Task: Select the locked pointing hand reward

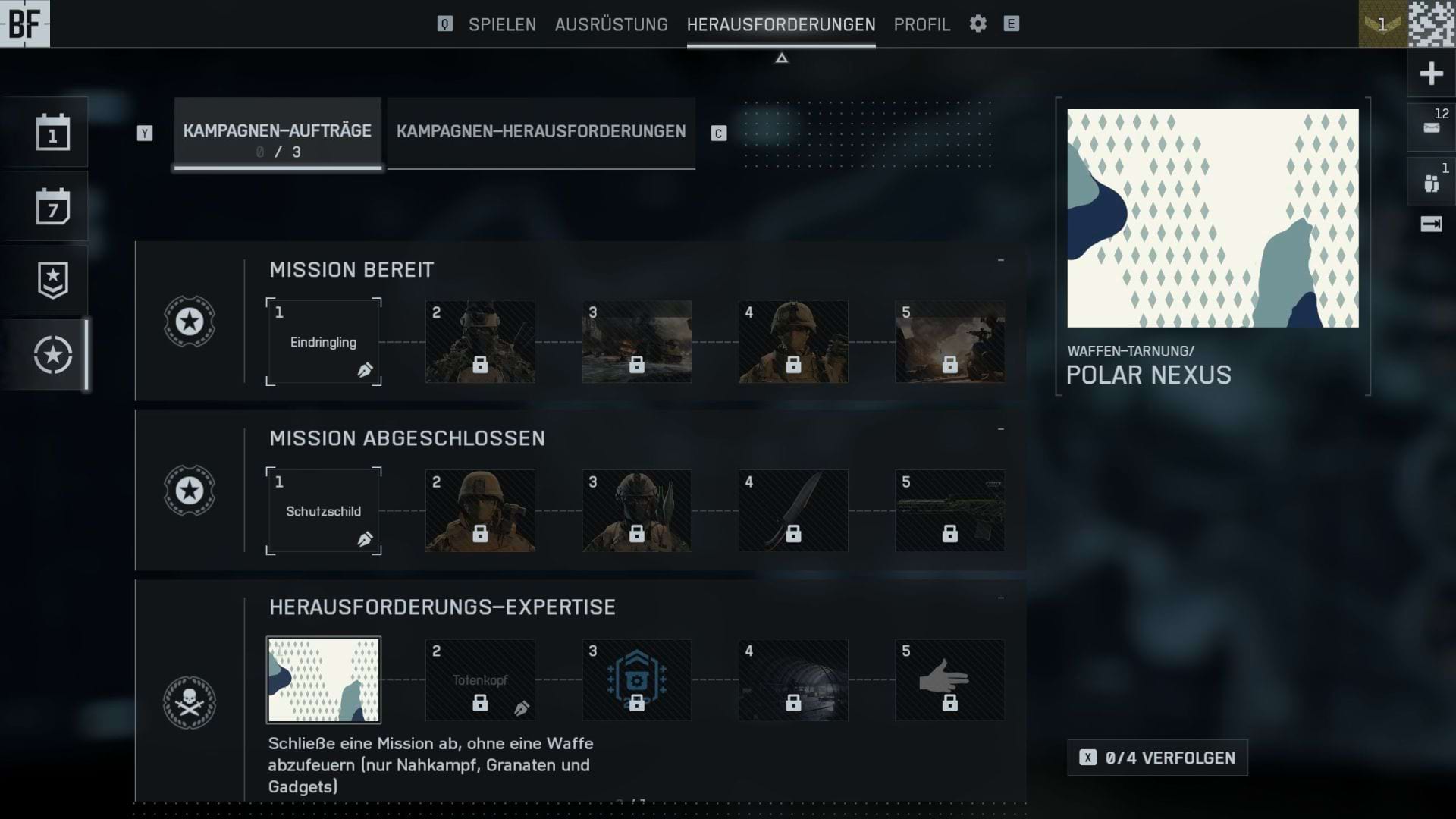Action: [949, 680]
